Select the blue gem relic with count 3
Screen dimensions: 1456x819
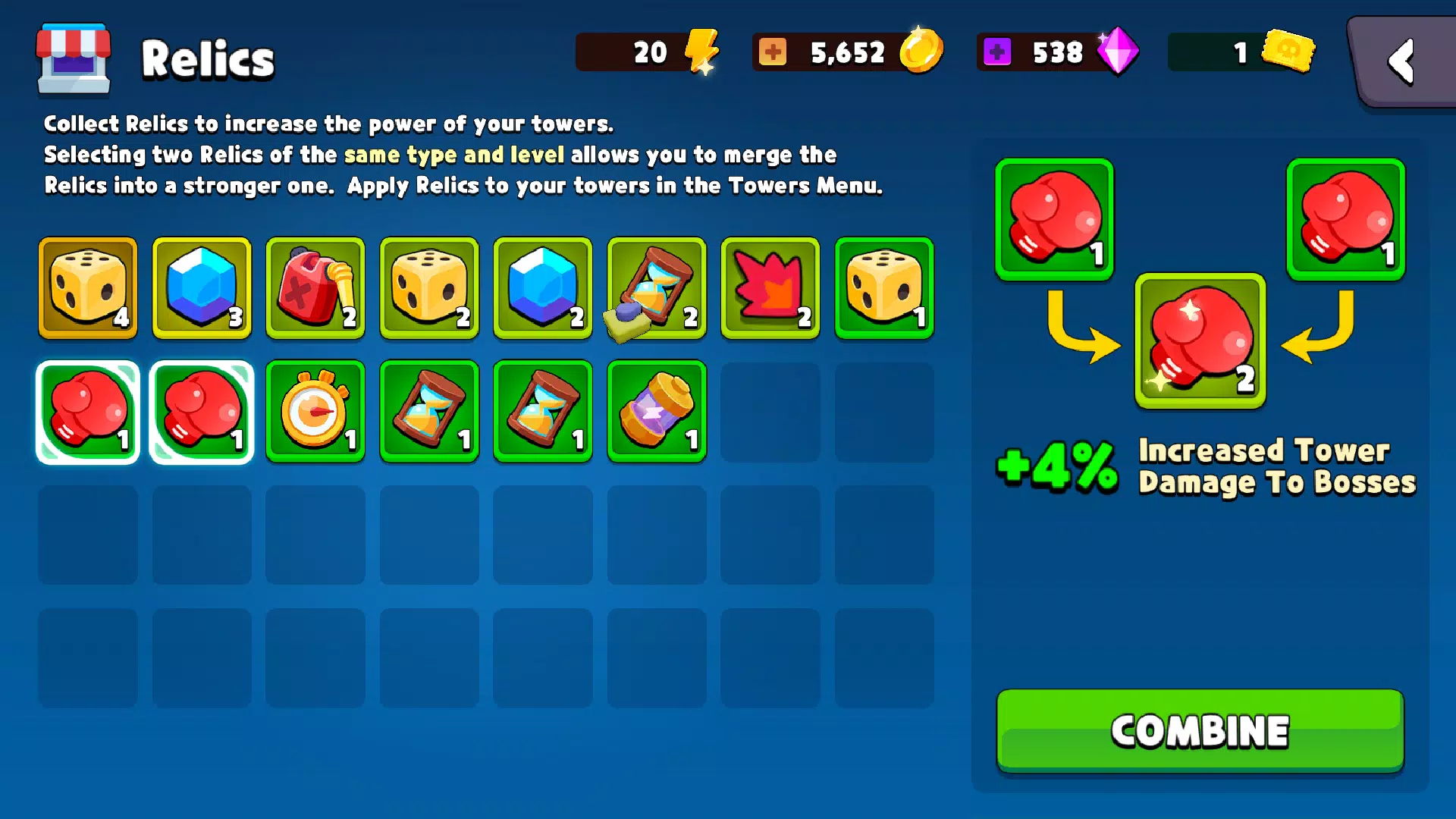point(201,289)
